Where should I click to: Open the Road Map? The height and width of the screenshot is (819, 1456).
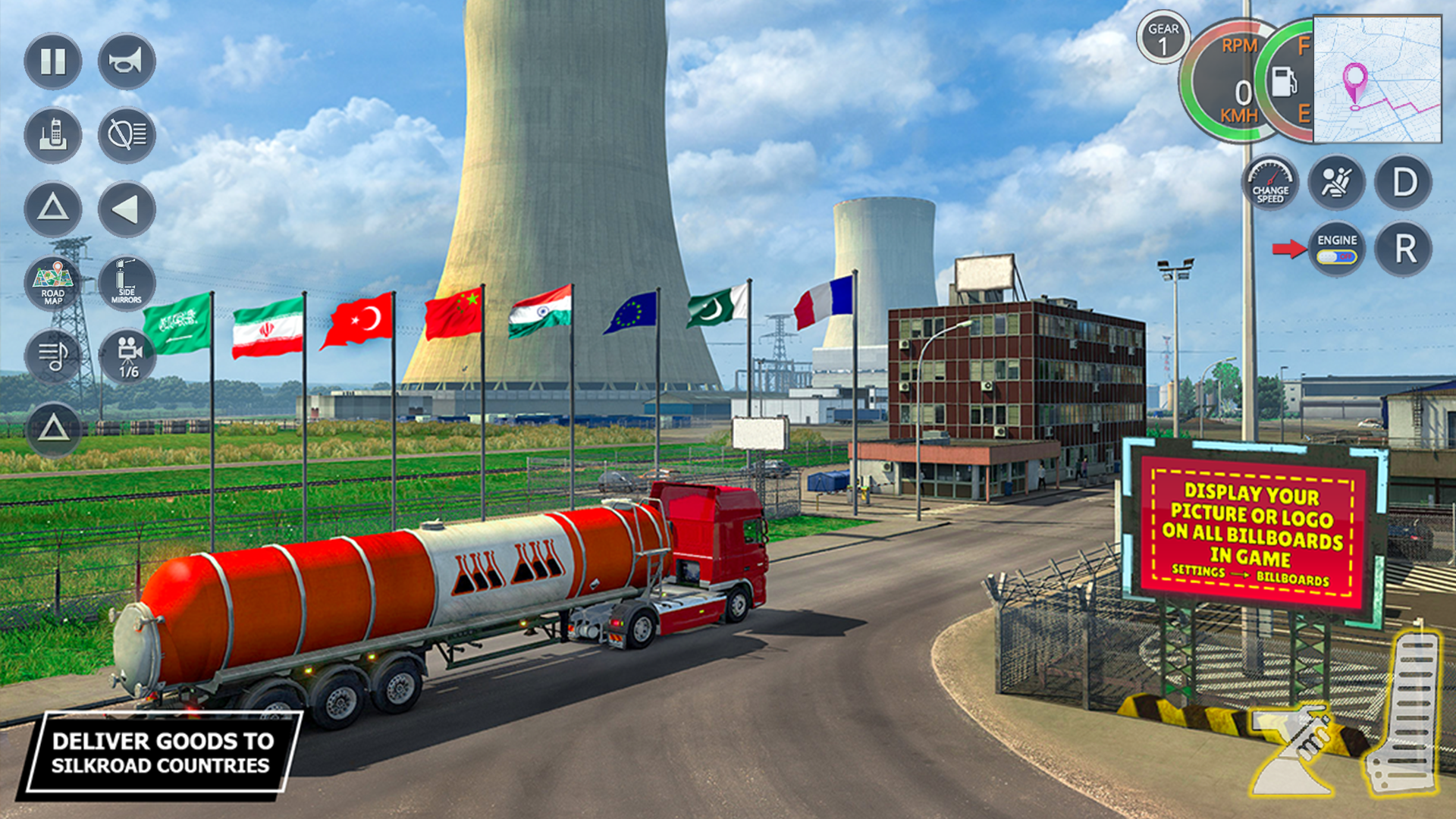tap(52, 284)
